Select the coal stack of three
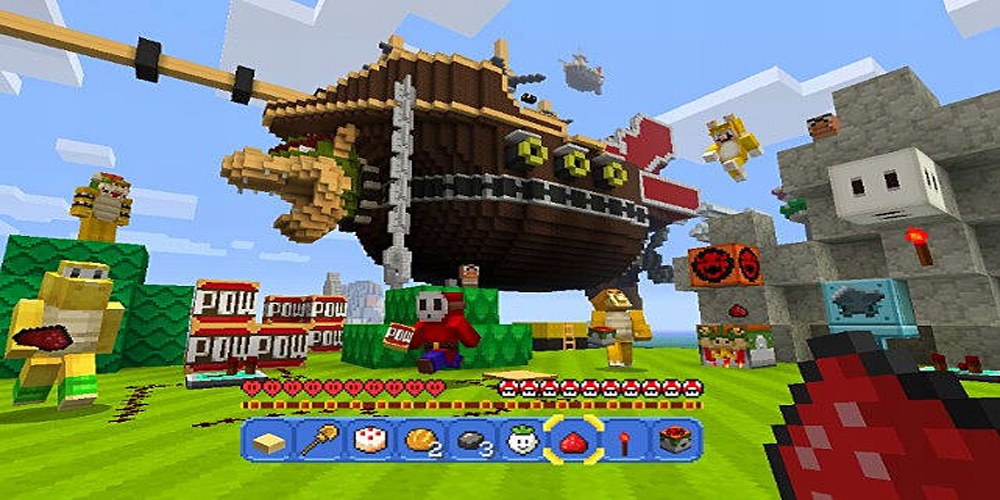This screenshot has width=1000, height=500. pos(472,440)
